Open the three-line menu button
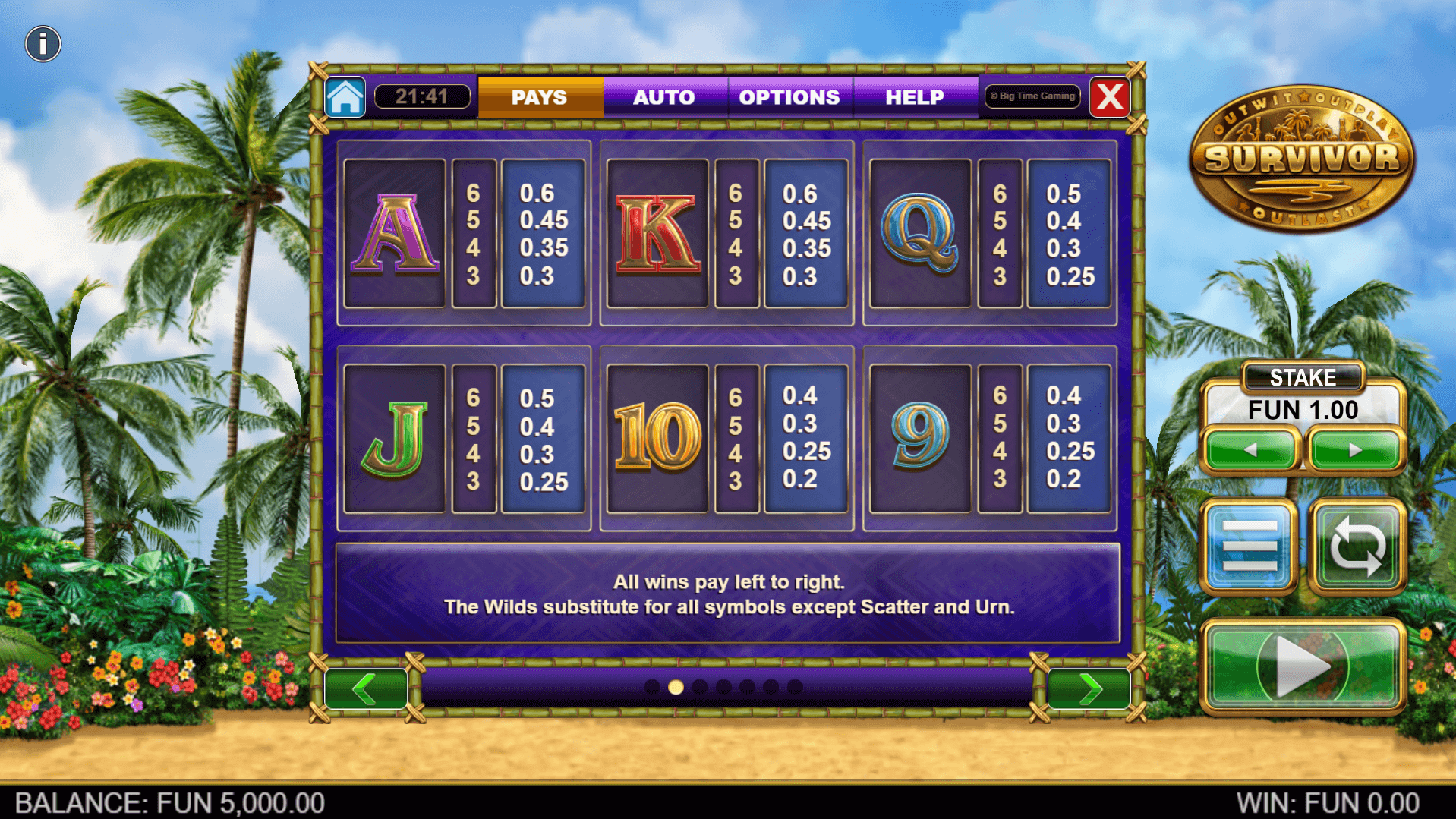The height and width of the screenshot is (819, 1456). tap(1250, 546)
